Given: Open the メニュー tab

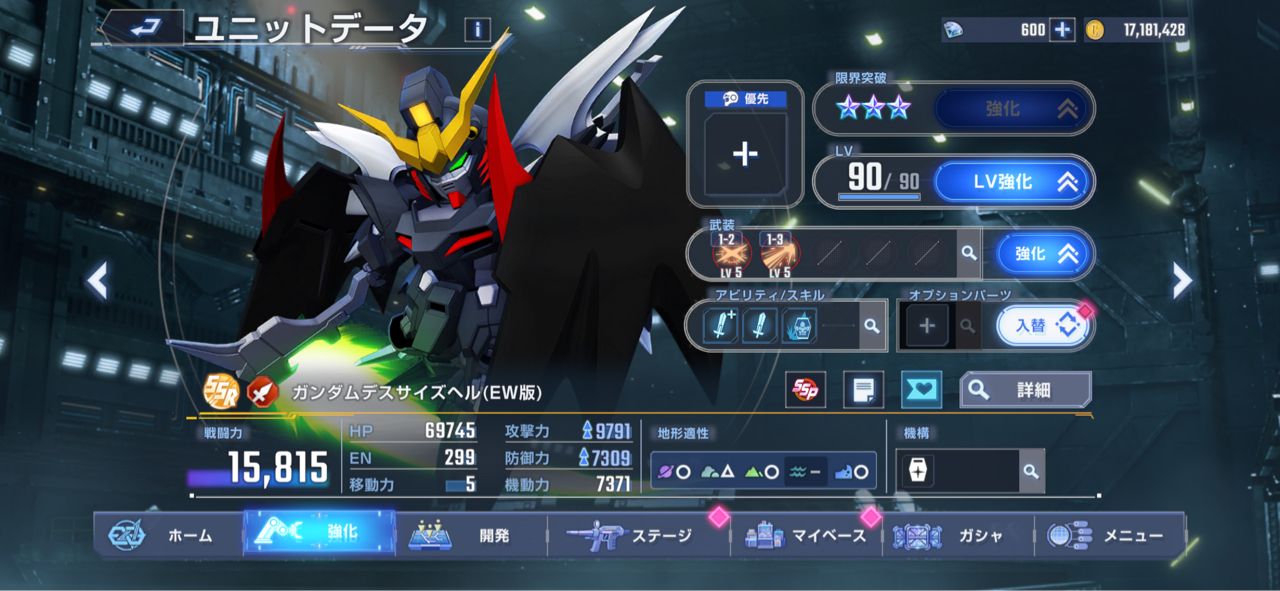Looking at the screenshot, I should pyautogui.click(x=1110, y=535).
